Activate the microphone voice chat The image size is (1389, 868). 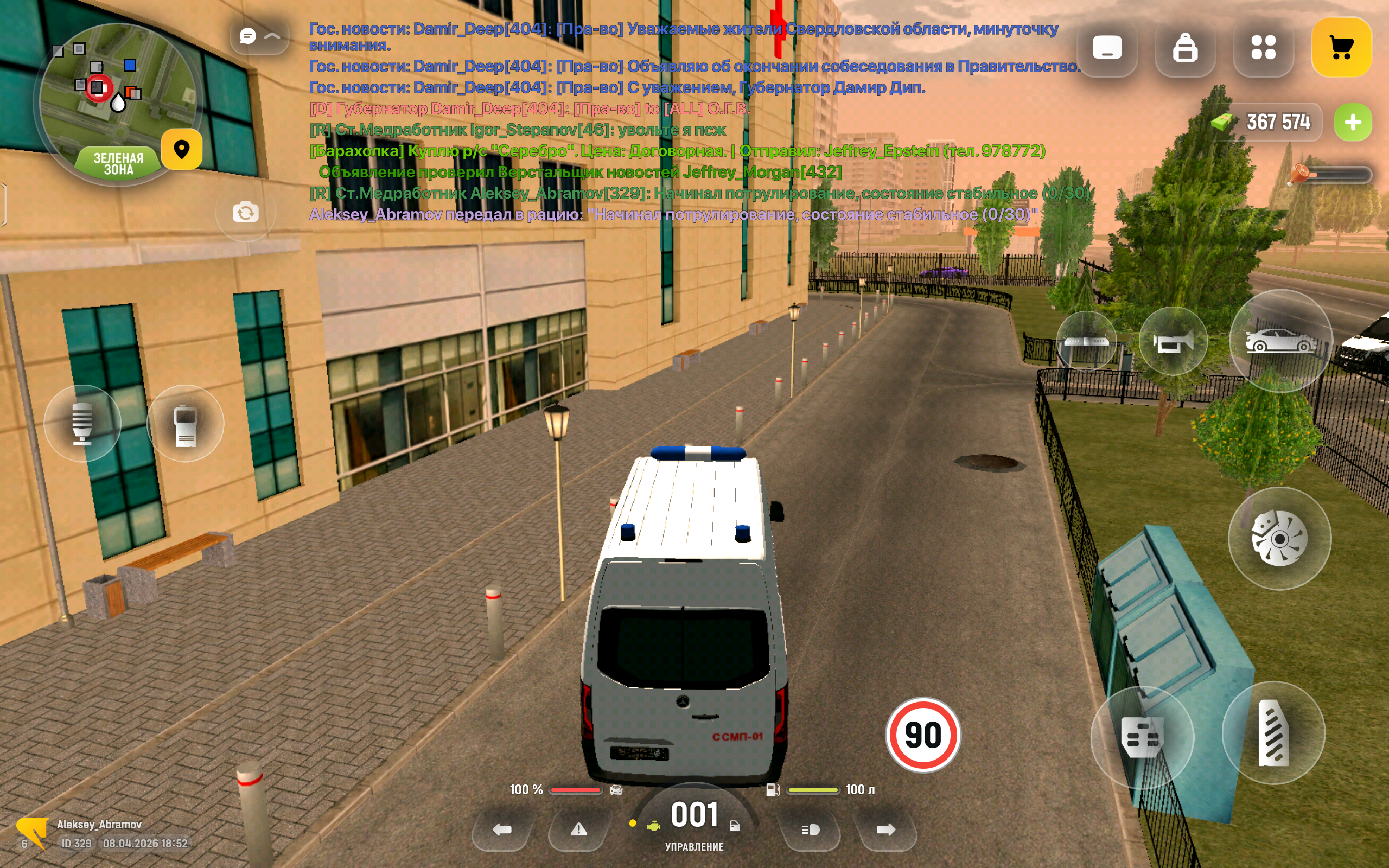tap(82, 423)
